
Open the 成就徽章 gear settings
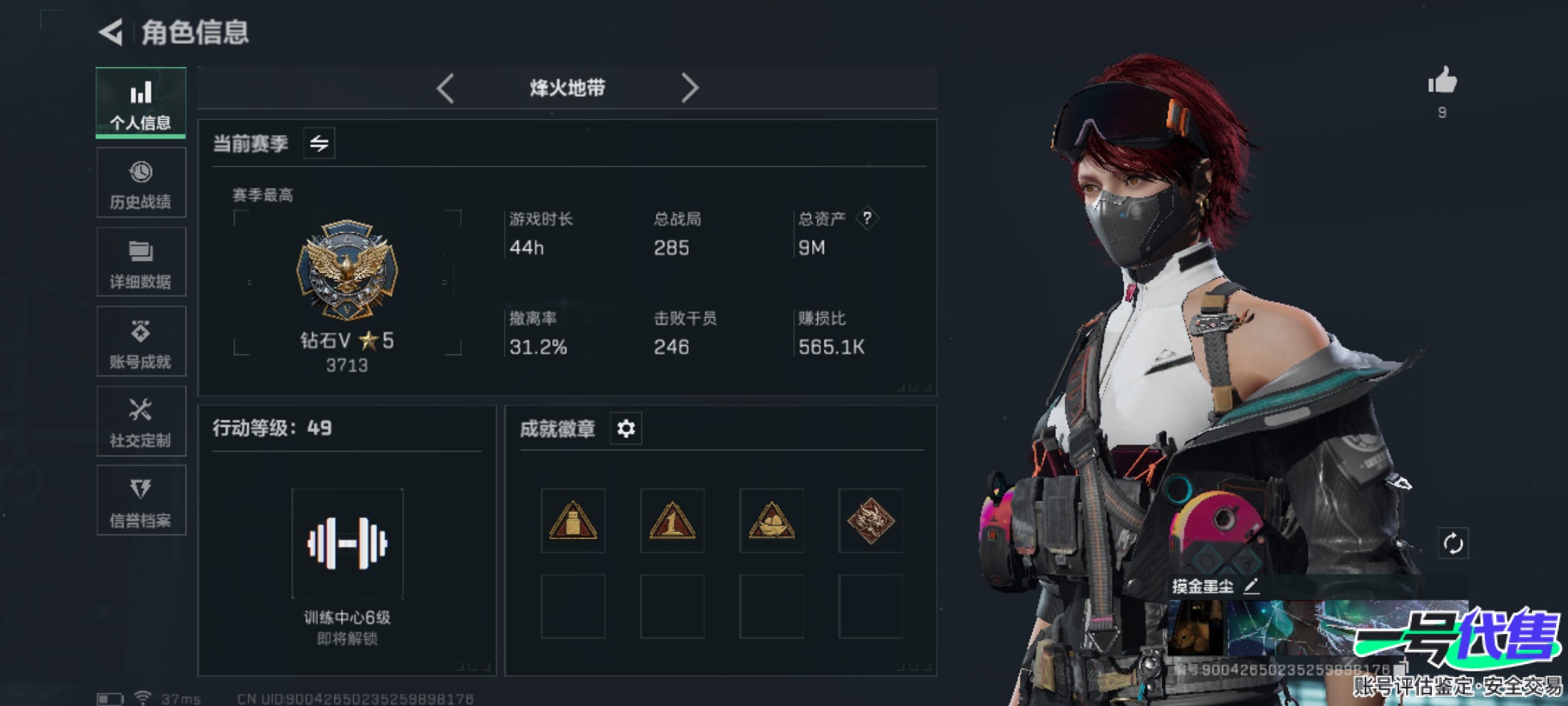(x=626, y=429)
